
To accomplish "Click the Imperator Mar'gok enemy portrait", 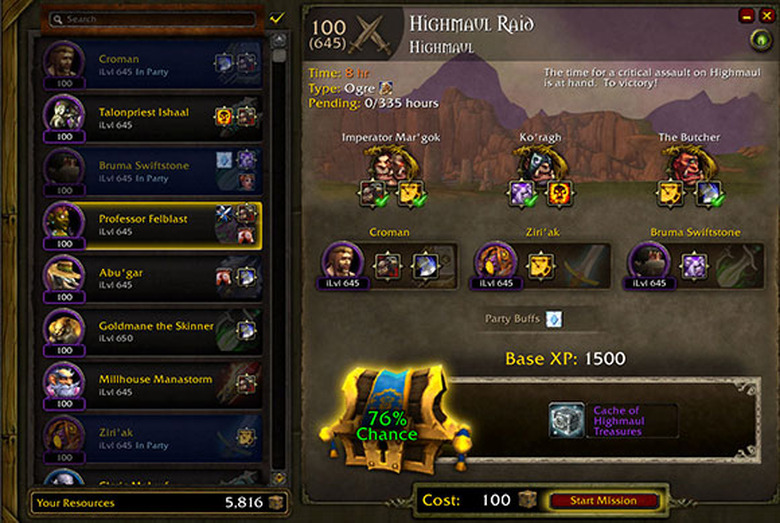I will (x=390, y=163).
